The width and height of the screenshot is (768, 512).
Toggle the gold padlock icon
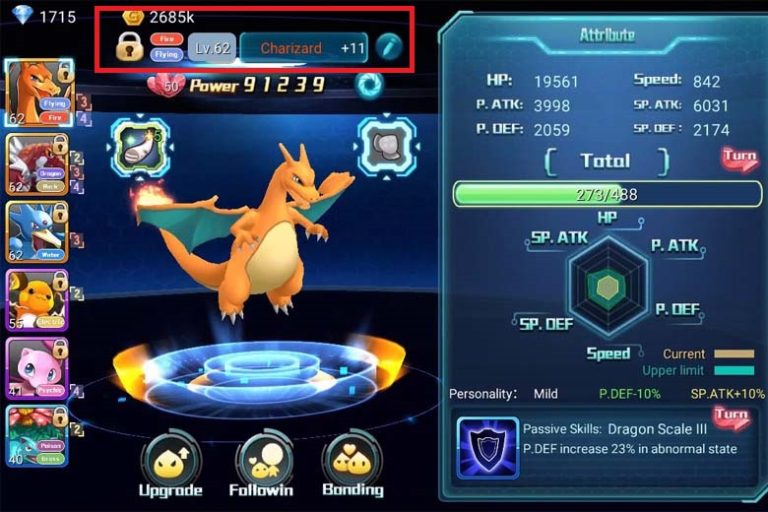pyautogui.click(x=129, y=46)
